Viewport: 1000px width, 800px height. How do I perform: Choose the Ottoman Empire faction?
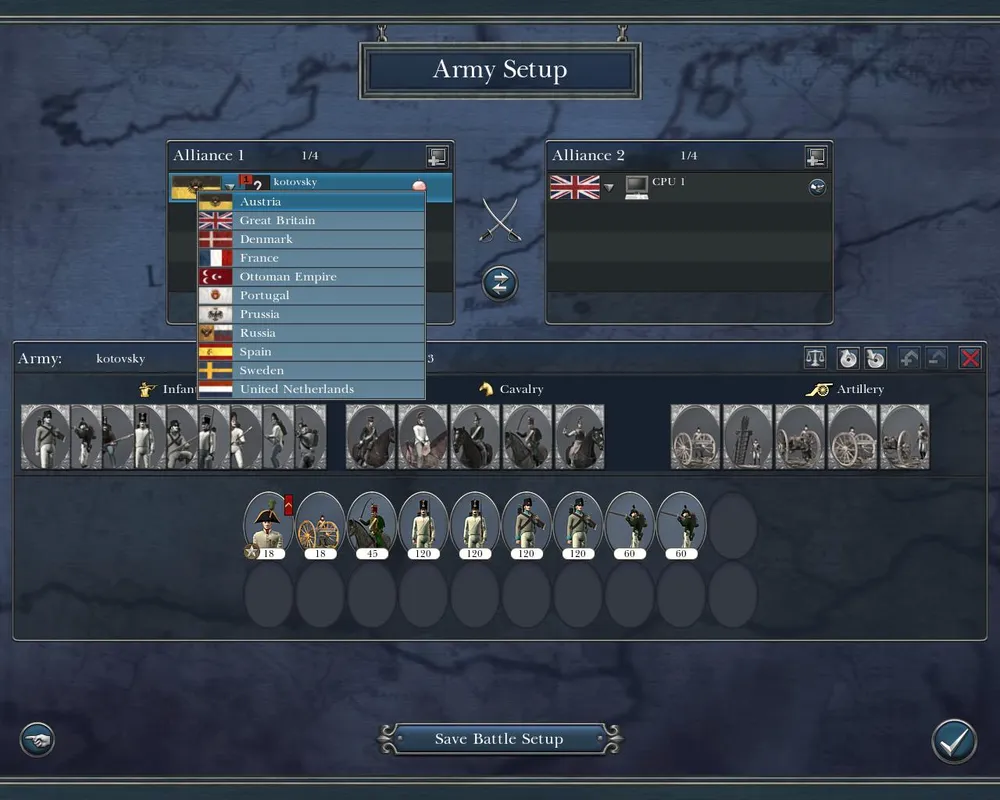click(310, 277)
